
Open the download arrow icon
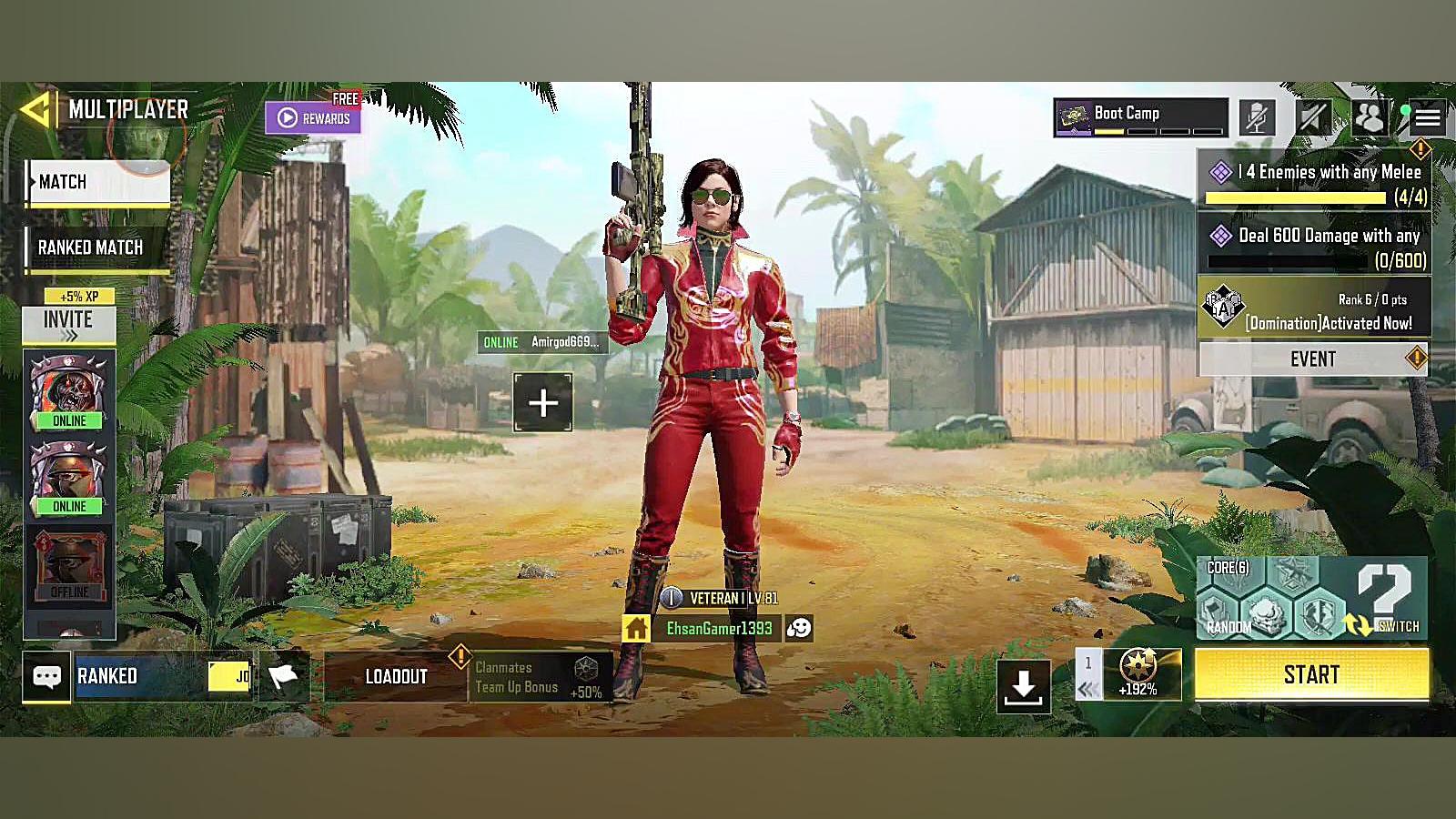(1023, 686)
